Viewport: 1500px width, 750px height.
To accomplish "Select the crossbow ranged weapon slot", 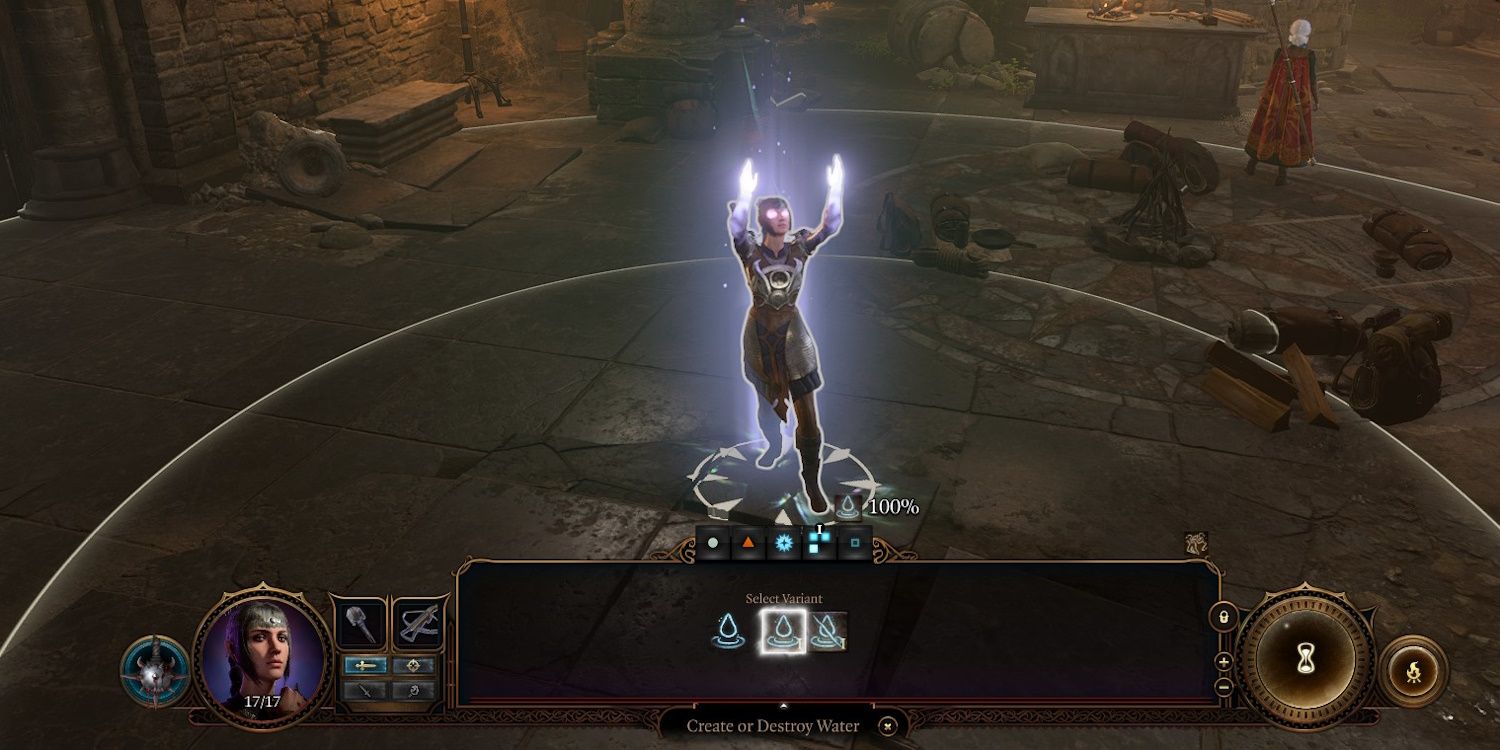I will tap(418, 623).
